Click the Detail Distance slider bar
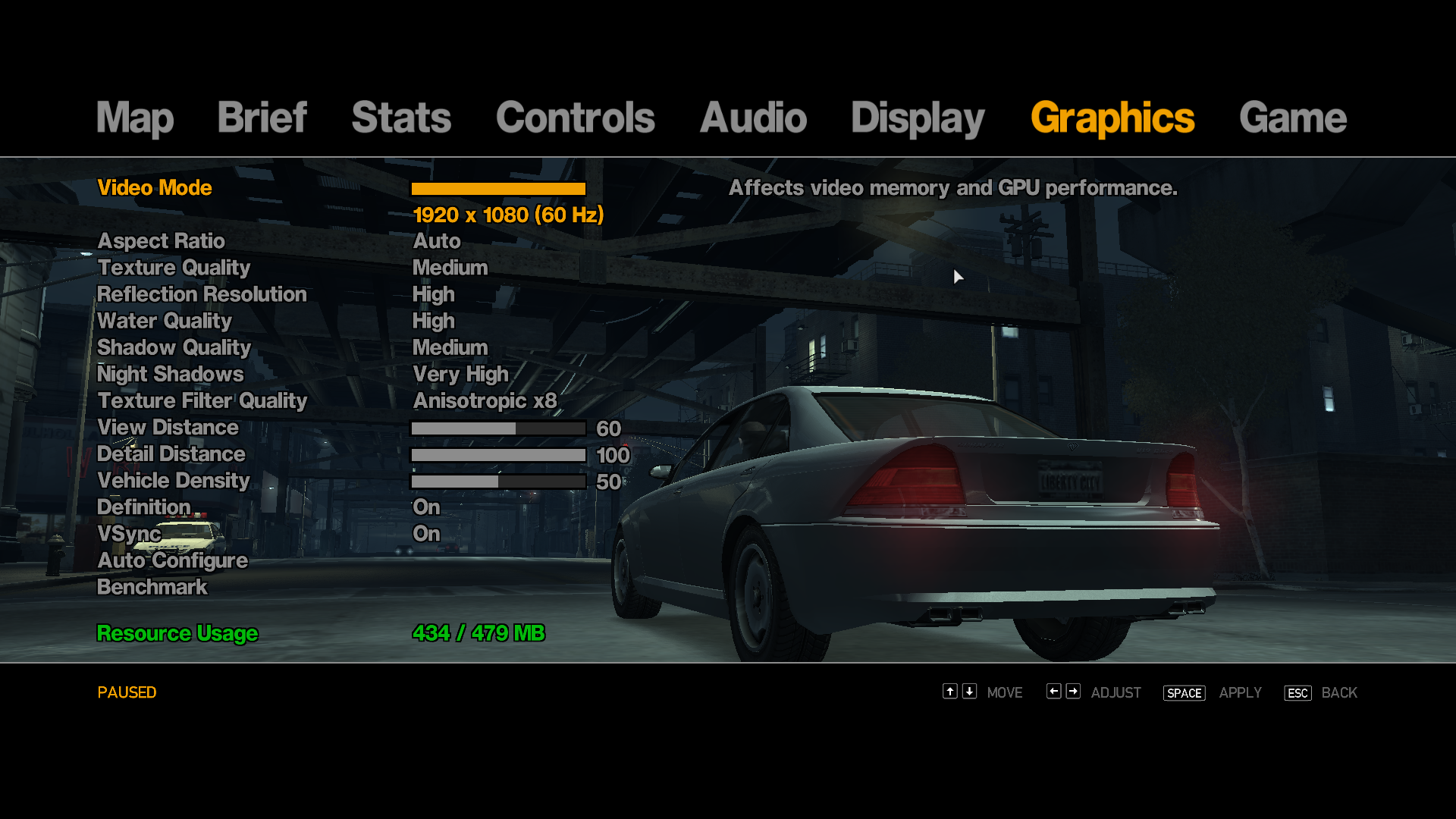The height and width of the screenshot is (819, 1456). pyautogui.click(x=498, y=455)
